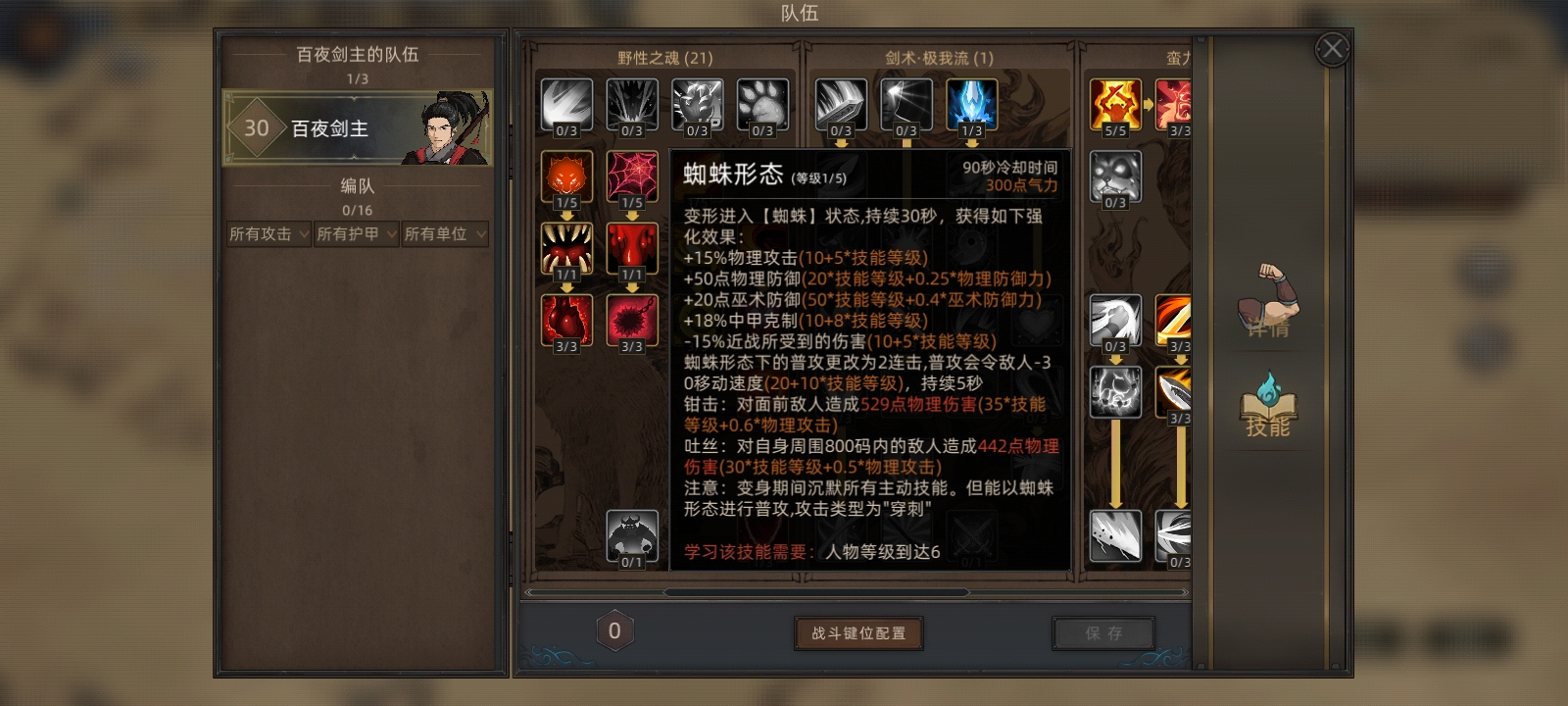
Task: Expand the 所有单位 dropdown
Action: pyautogui.click(x=443, y=234)
